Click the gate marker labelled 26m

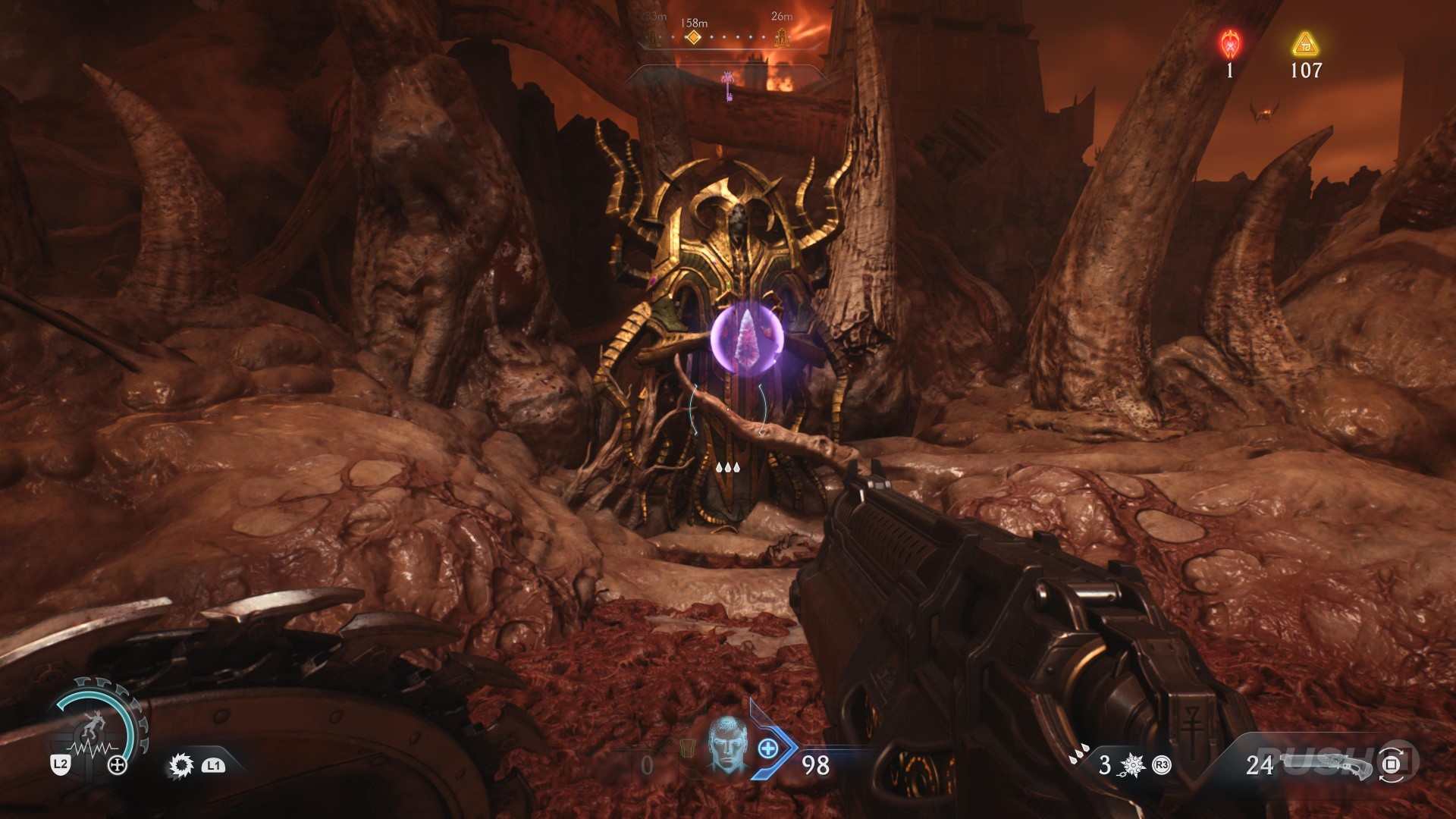click(x=783, y=37)
